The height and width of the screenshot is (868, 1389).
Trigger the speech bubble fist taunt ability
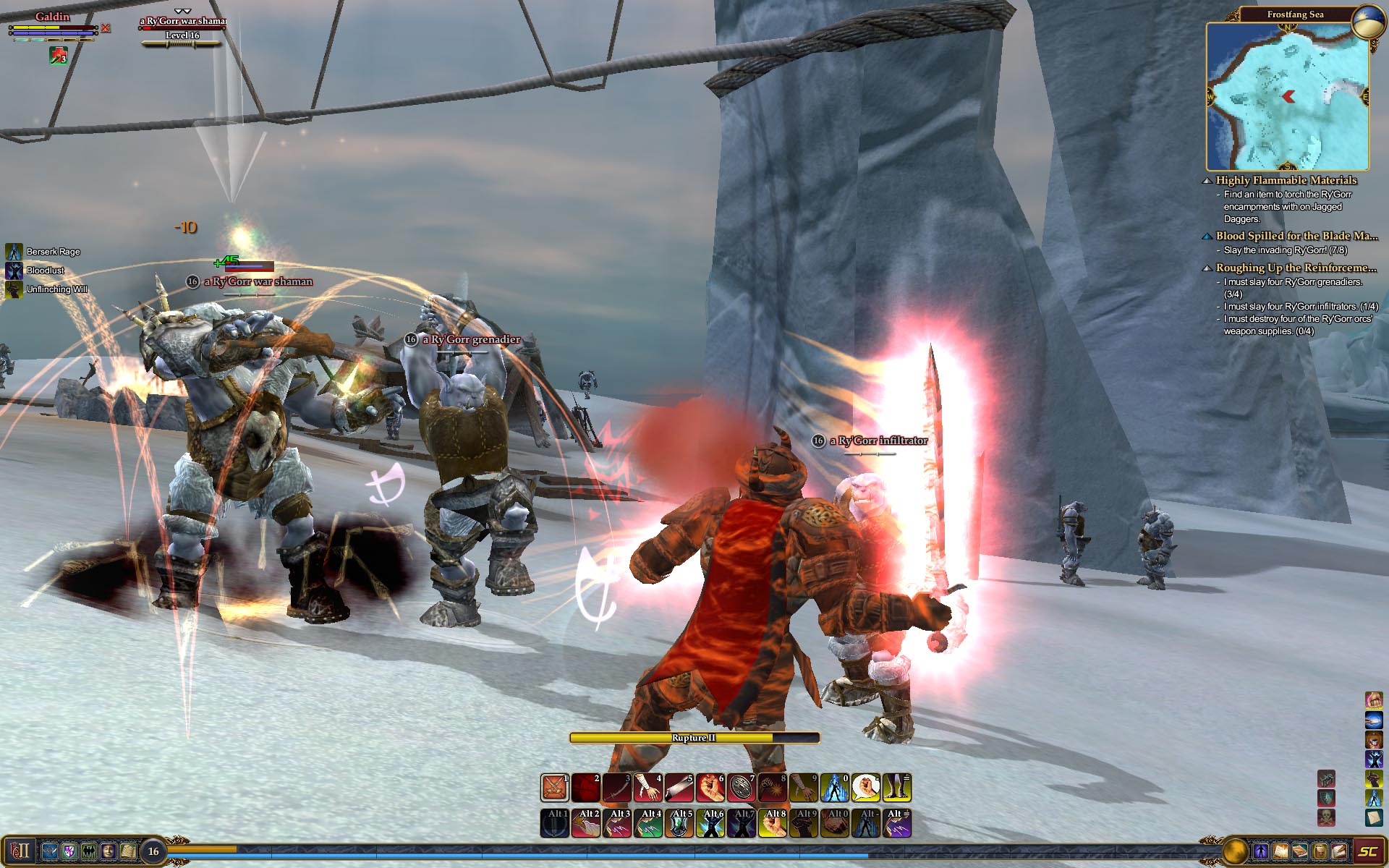(x=865, y=788)
